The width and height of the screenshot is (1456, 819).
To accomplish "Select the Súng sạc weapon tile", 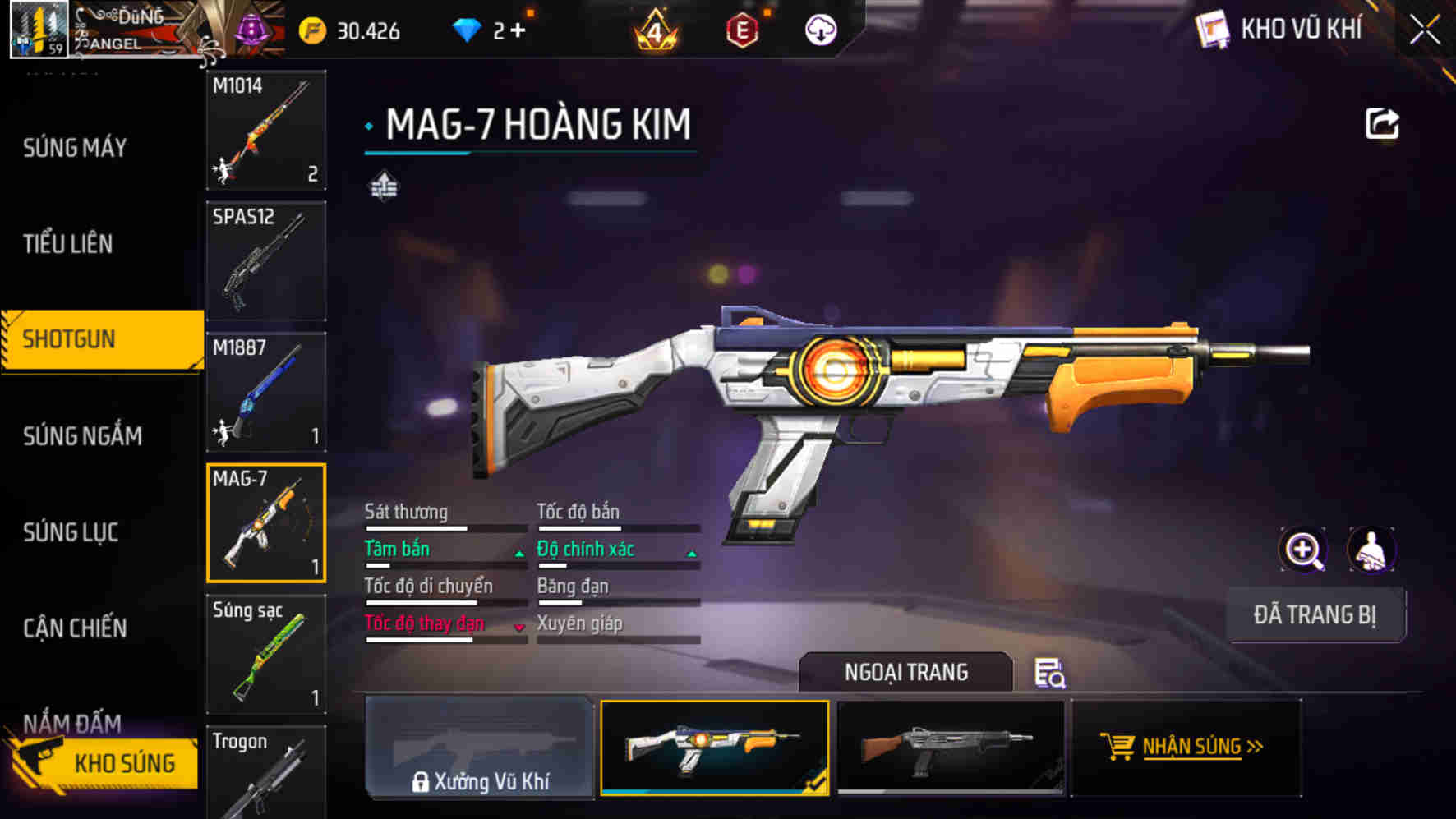I will [266, 654].
